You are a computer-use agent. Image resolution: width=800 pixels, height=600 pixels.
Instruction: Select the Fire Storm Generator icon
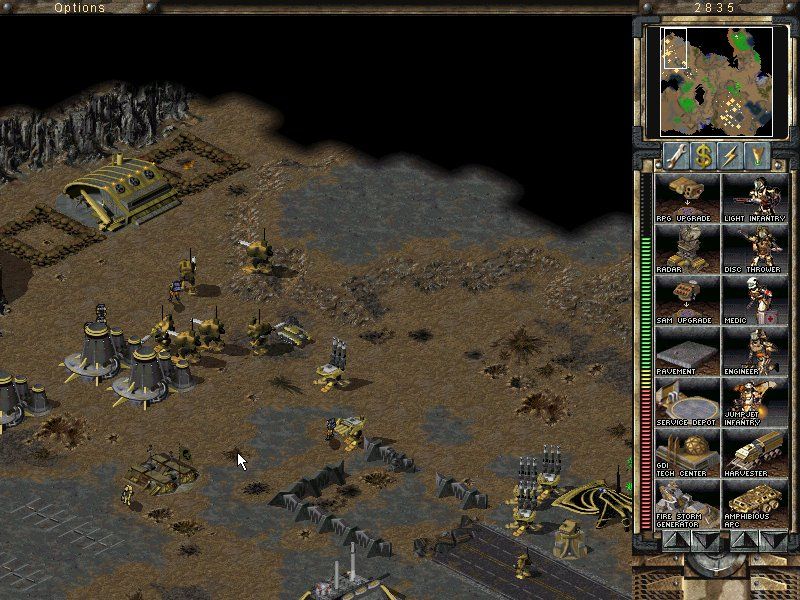point(687,504)
